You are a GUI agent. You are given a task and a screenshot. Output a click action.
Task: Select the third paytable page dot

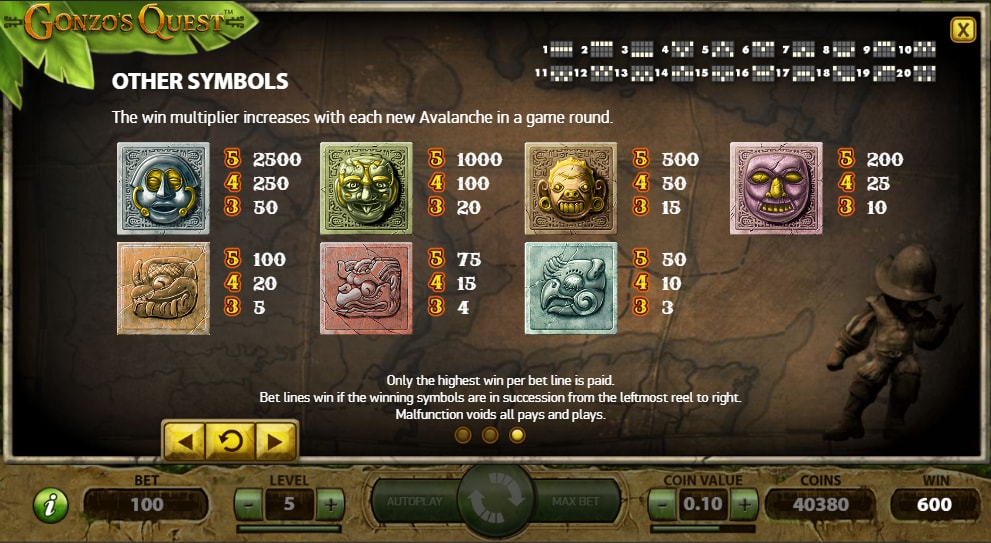tap(517, 435)
